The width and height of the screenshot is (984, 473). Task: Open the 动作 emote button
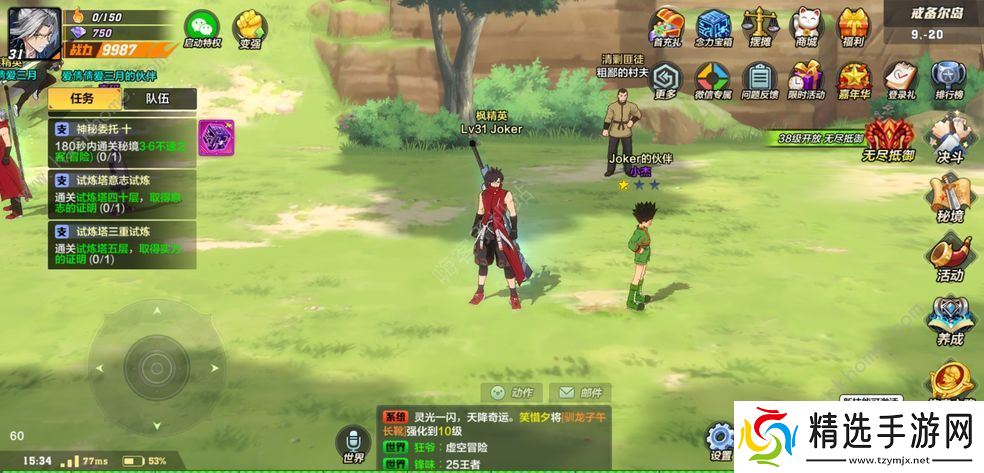coord(512,392)
